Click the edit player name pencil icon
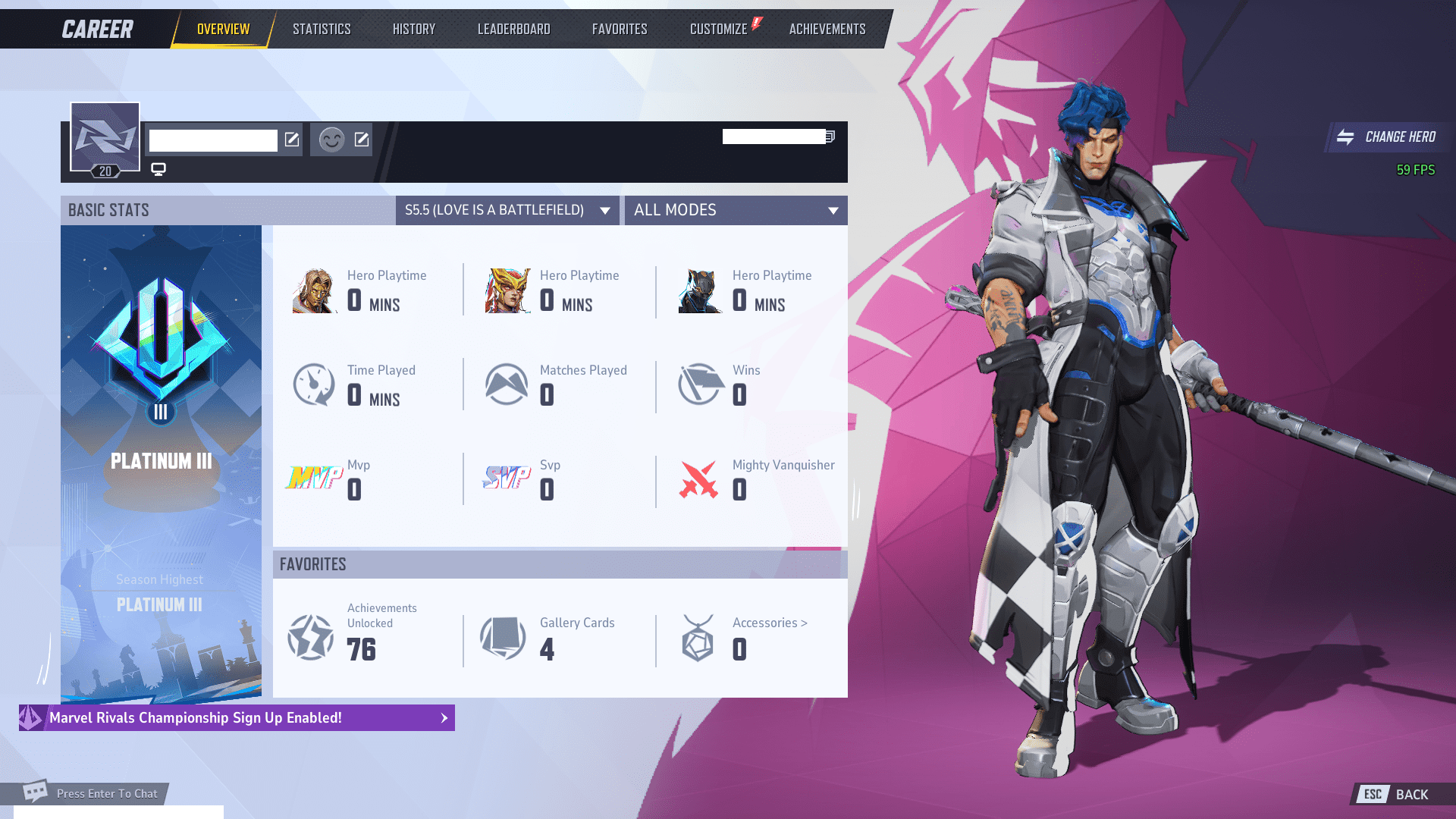The width and height of the screenshot is (1456, 819). click(291, 140)
